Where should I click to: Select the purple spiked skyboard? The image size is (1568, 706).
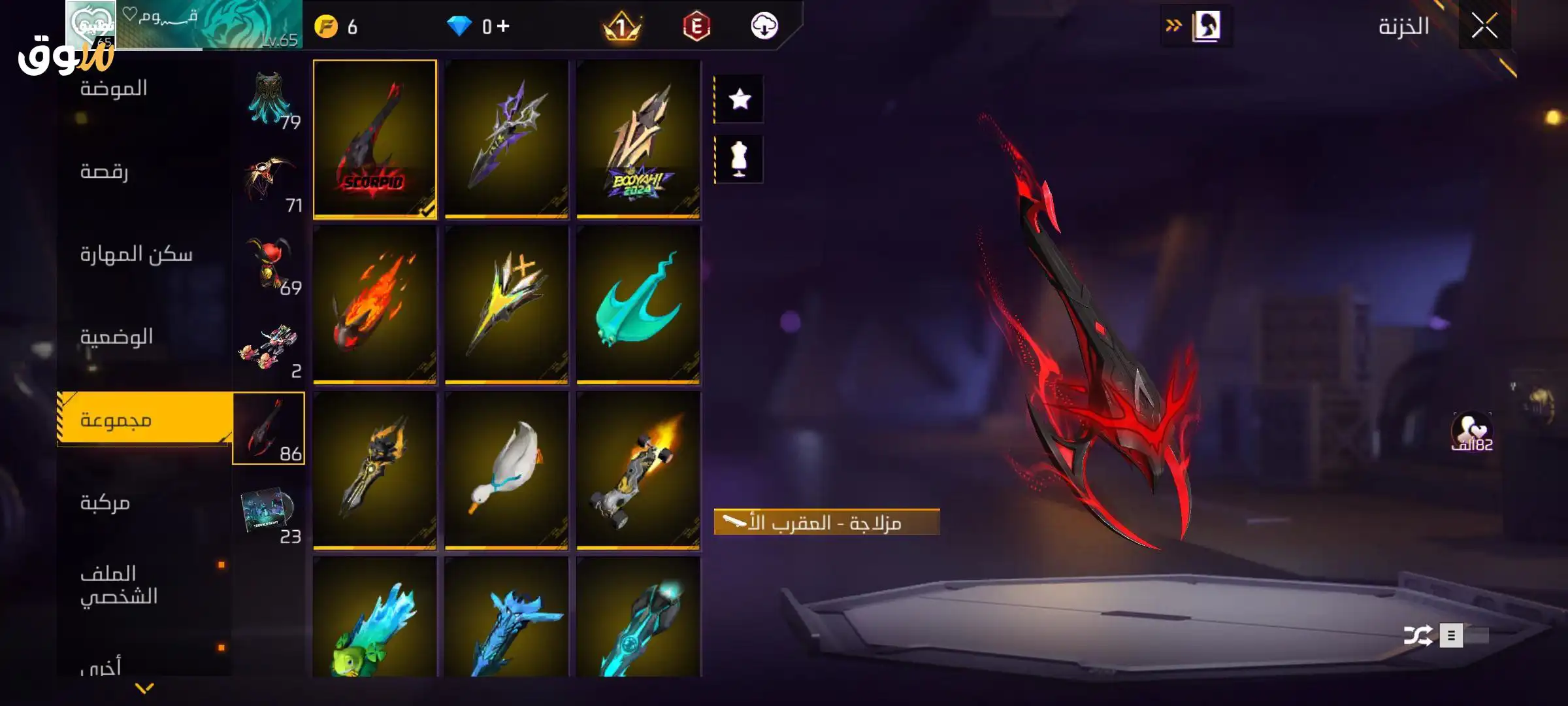click(x=506, y=139)
